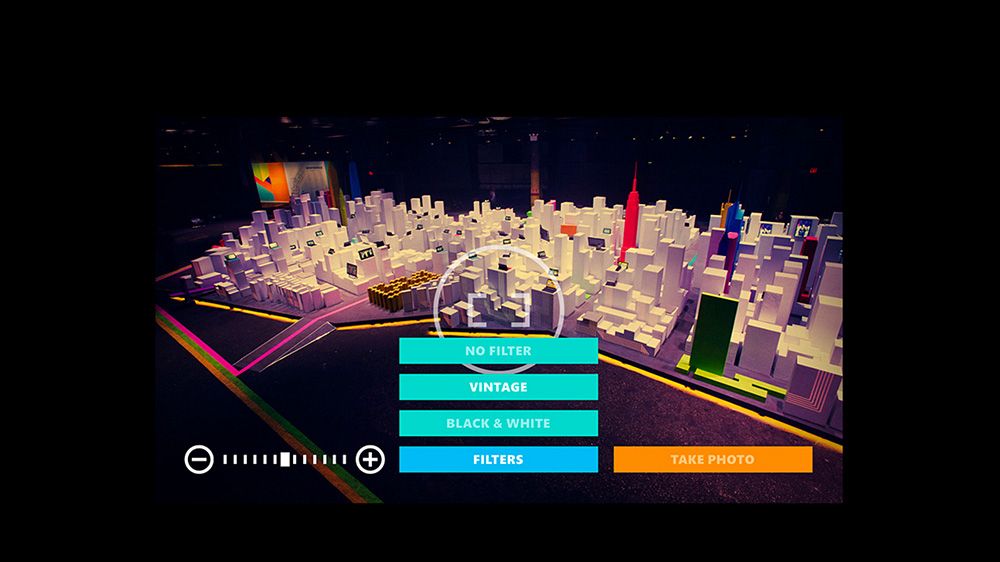Viewport: 1000px width, 562px height.
Task: Zoom out with the minus button
Action: pos(199,459)
